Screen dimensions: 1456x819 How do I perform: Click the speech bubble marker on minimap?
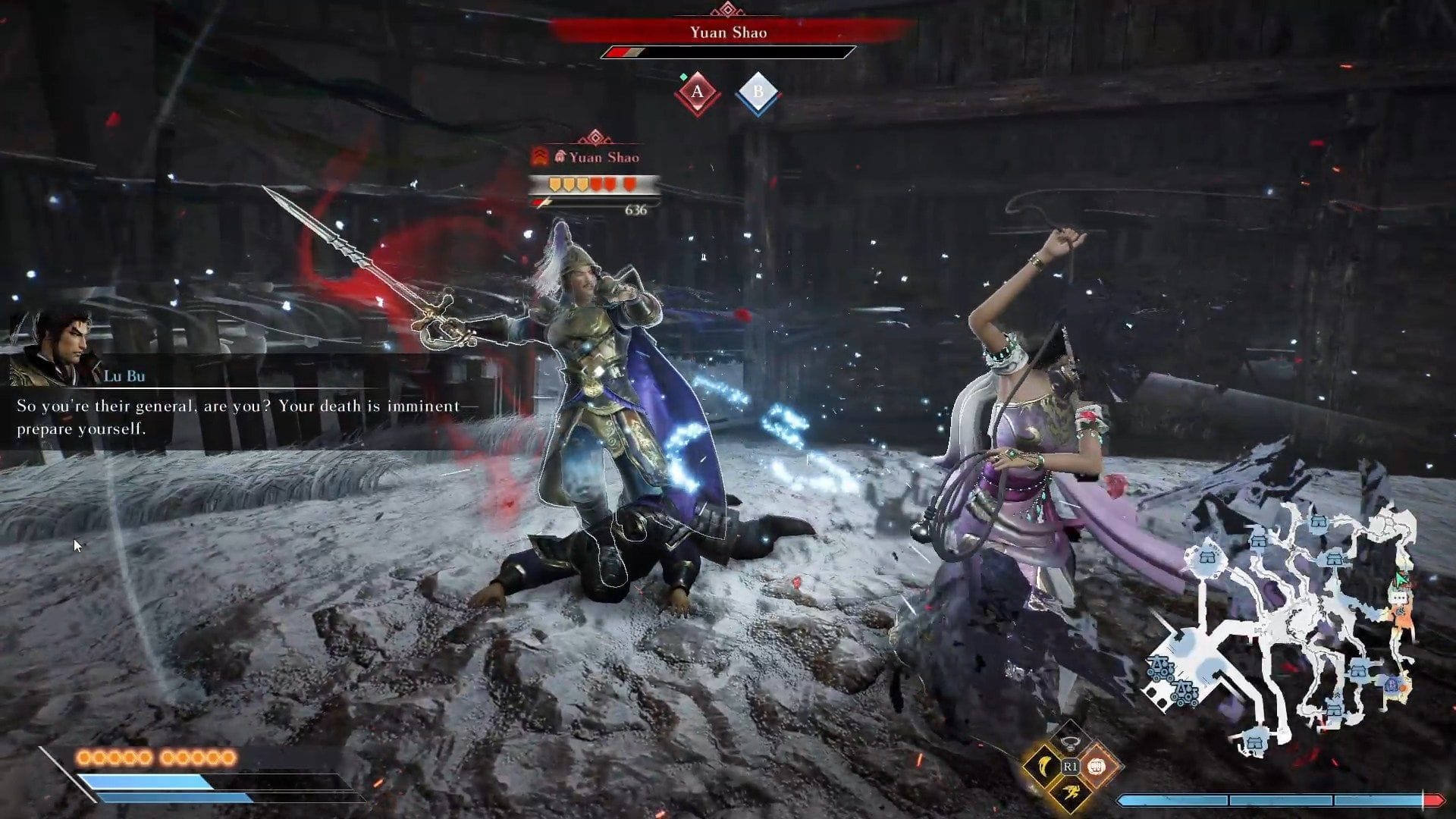point(1398,598)
